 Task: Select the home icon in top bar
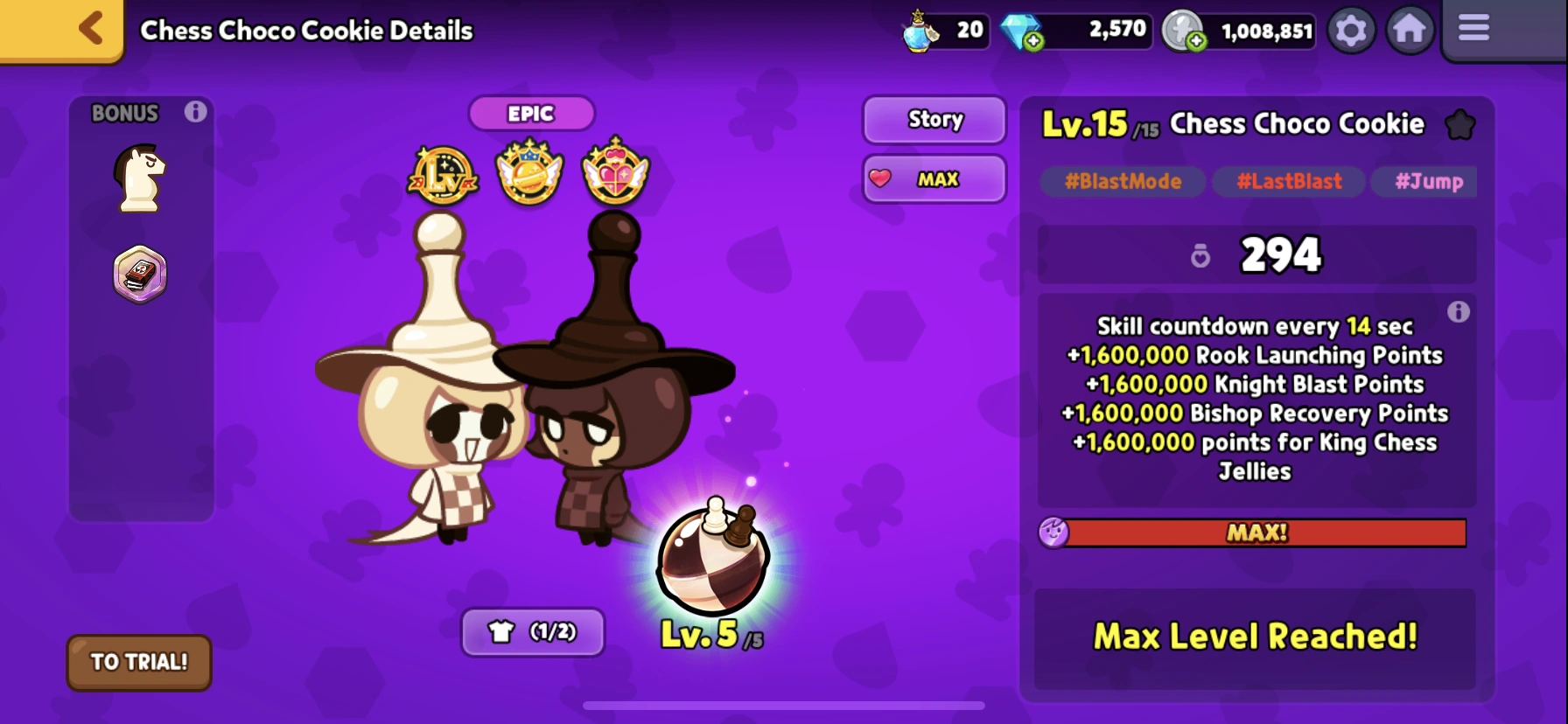point(1410,29)
